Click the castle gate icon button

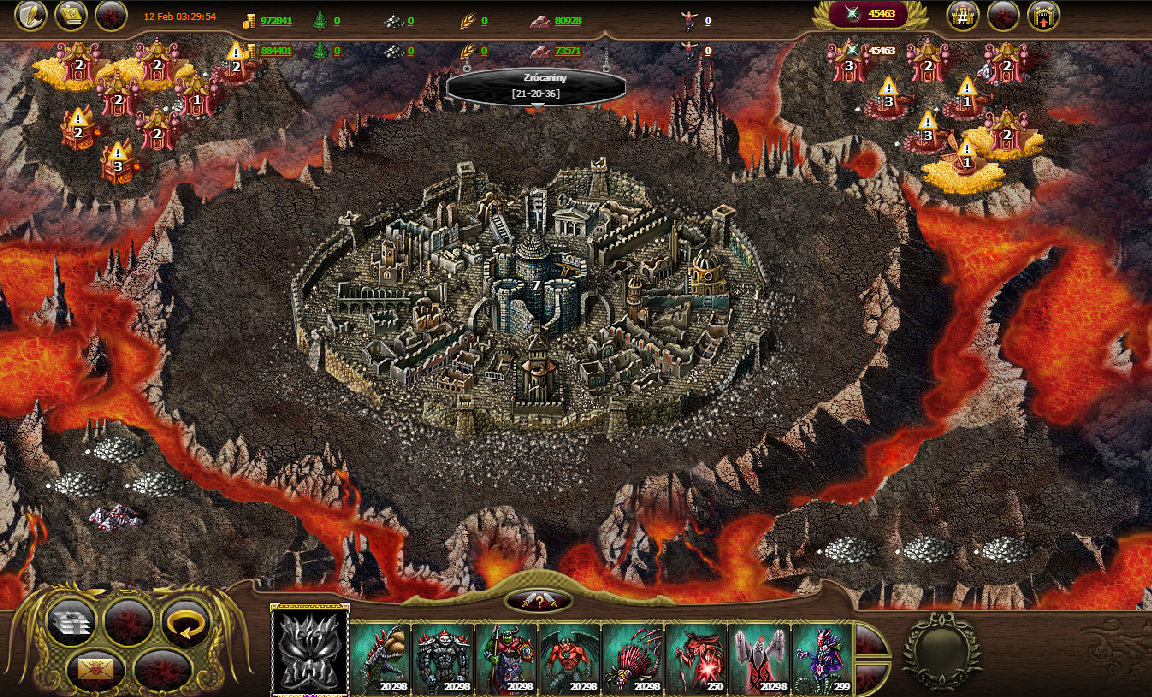tap(1043, 16)
